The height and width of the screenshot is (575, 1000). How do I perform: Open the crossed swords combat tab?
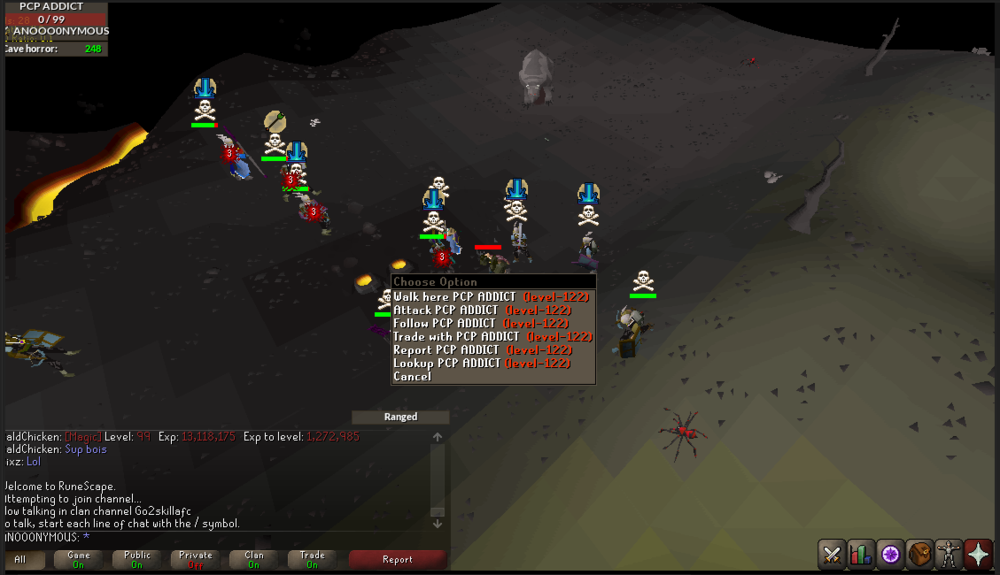832,553
